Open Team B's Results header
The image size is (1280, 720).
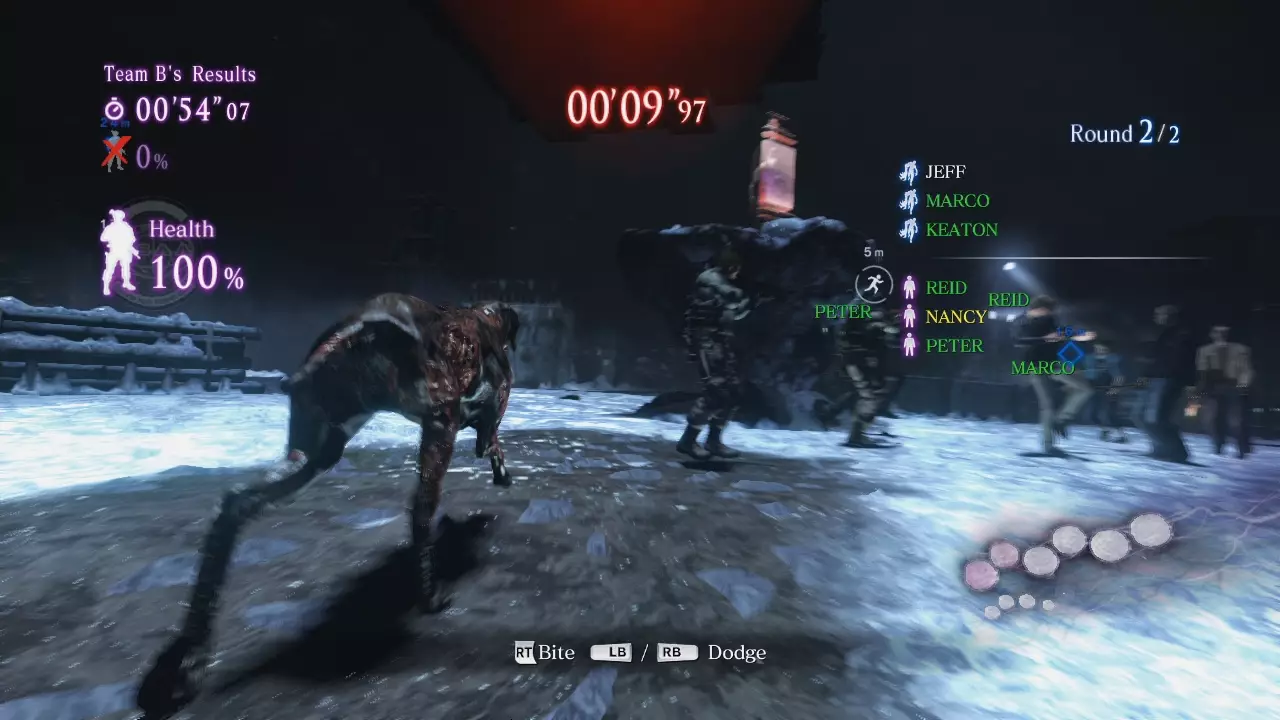[x=177, y=73]
